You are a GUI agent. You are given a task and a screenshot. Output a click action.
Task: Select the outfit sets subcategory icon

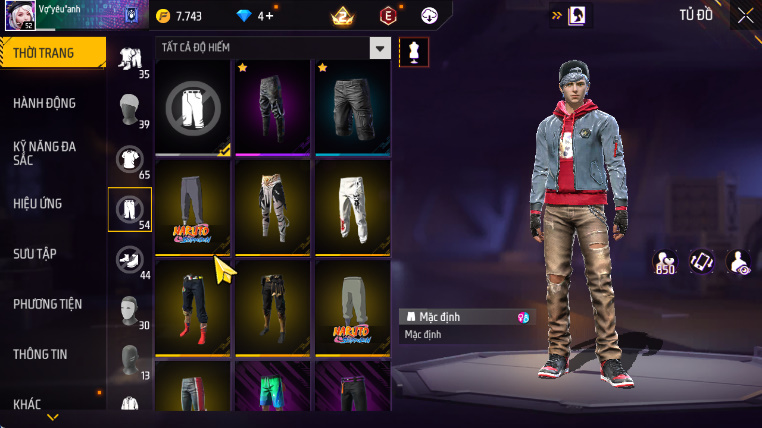coord(129,58)
